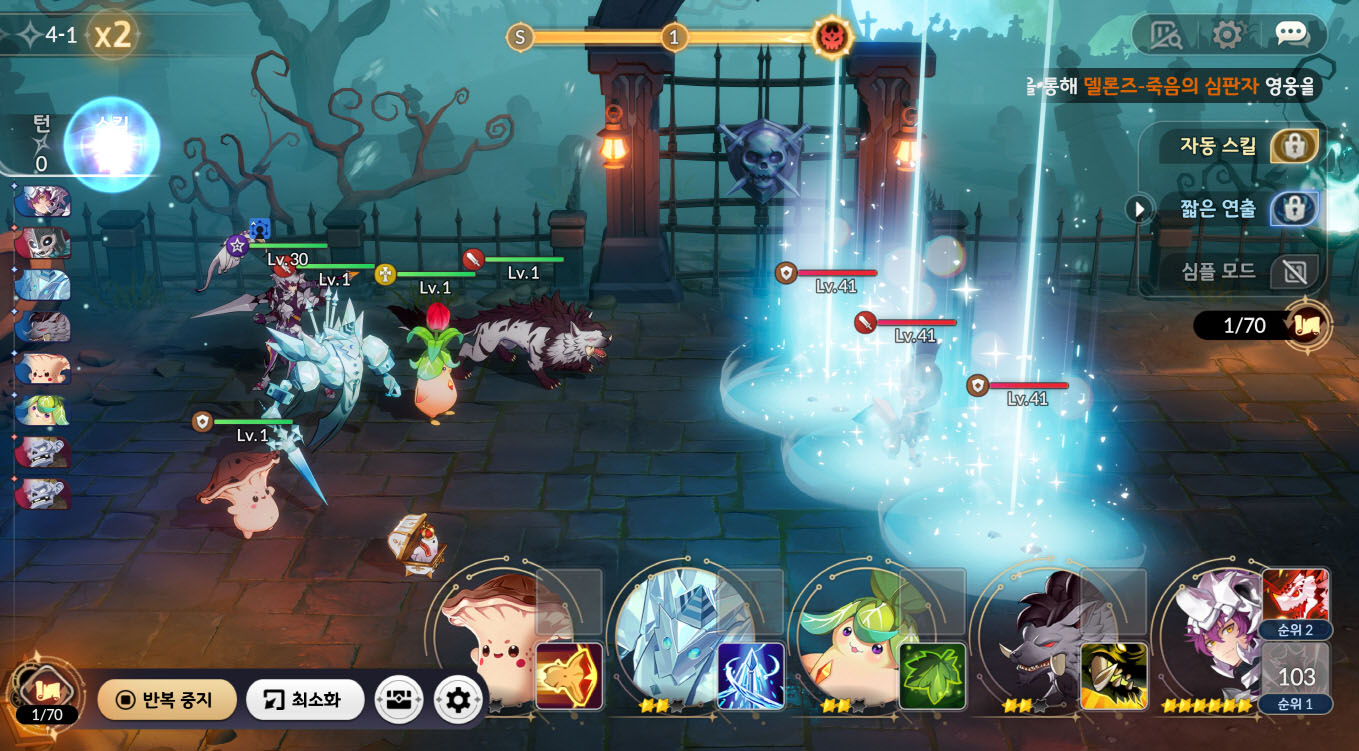Open the chat speech bubble
1359x751 pixels.
(x=1291, y=35)
